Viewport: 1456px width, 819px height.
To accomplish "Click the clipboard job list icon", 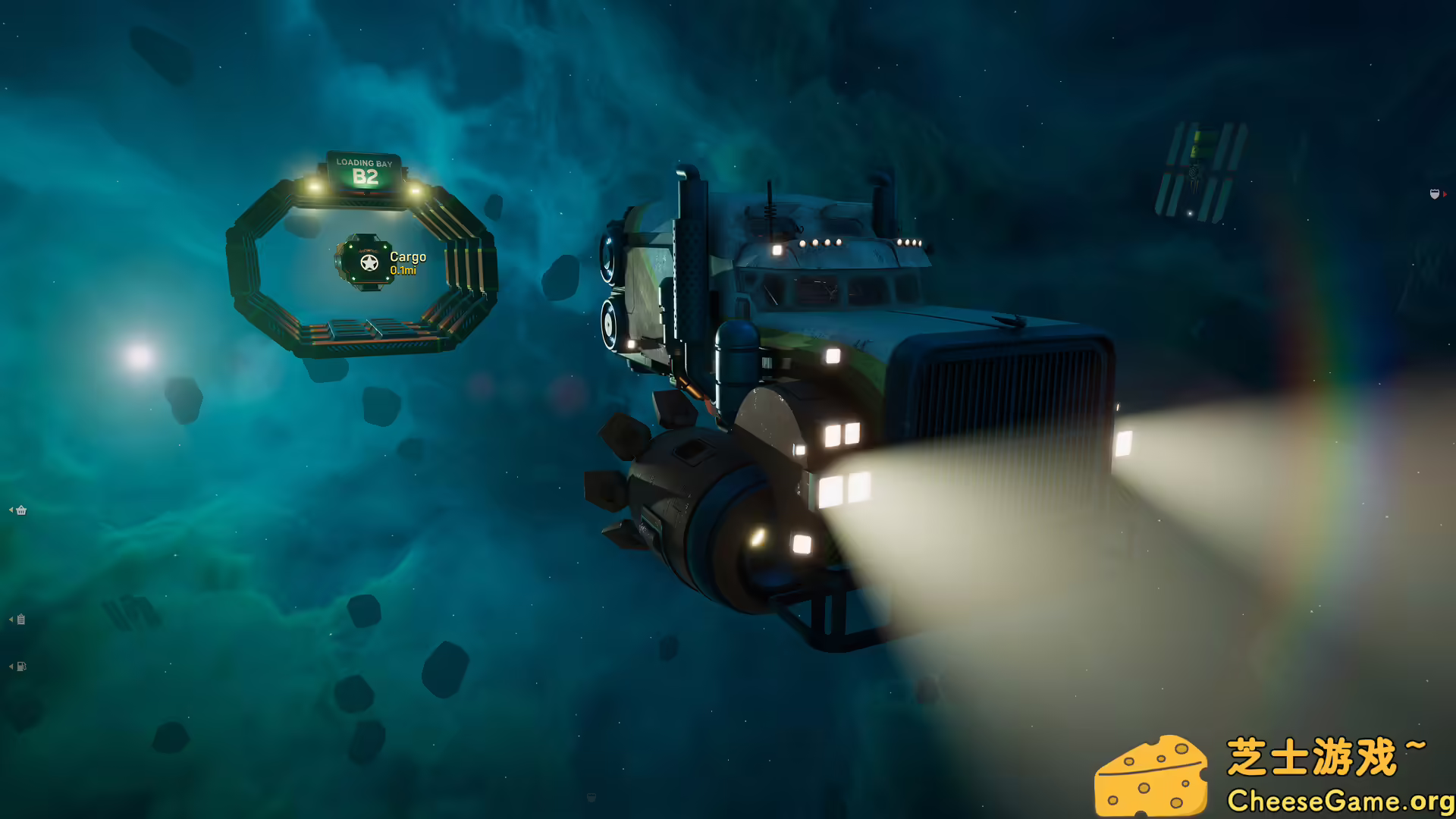I will (20, 620).
